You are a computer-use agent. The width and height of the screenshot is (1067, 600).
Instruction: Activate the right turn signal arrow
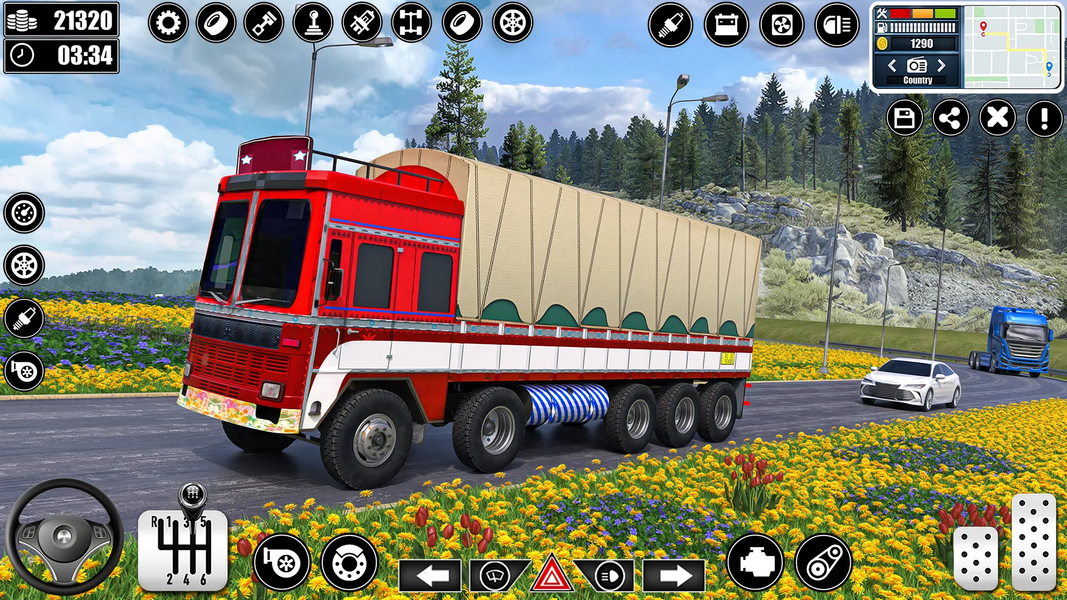pos(674,575)
